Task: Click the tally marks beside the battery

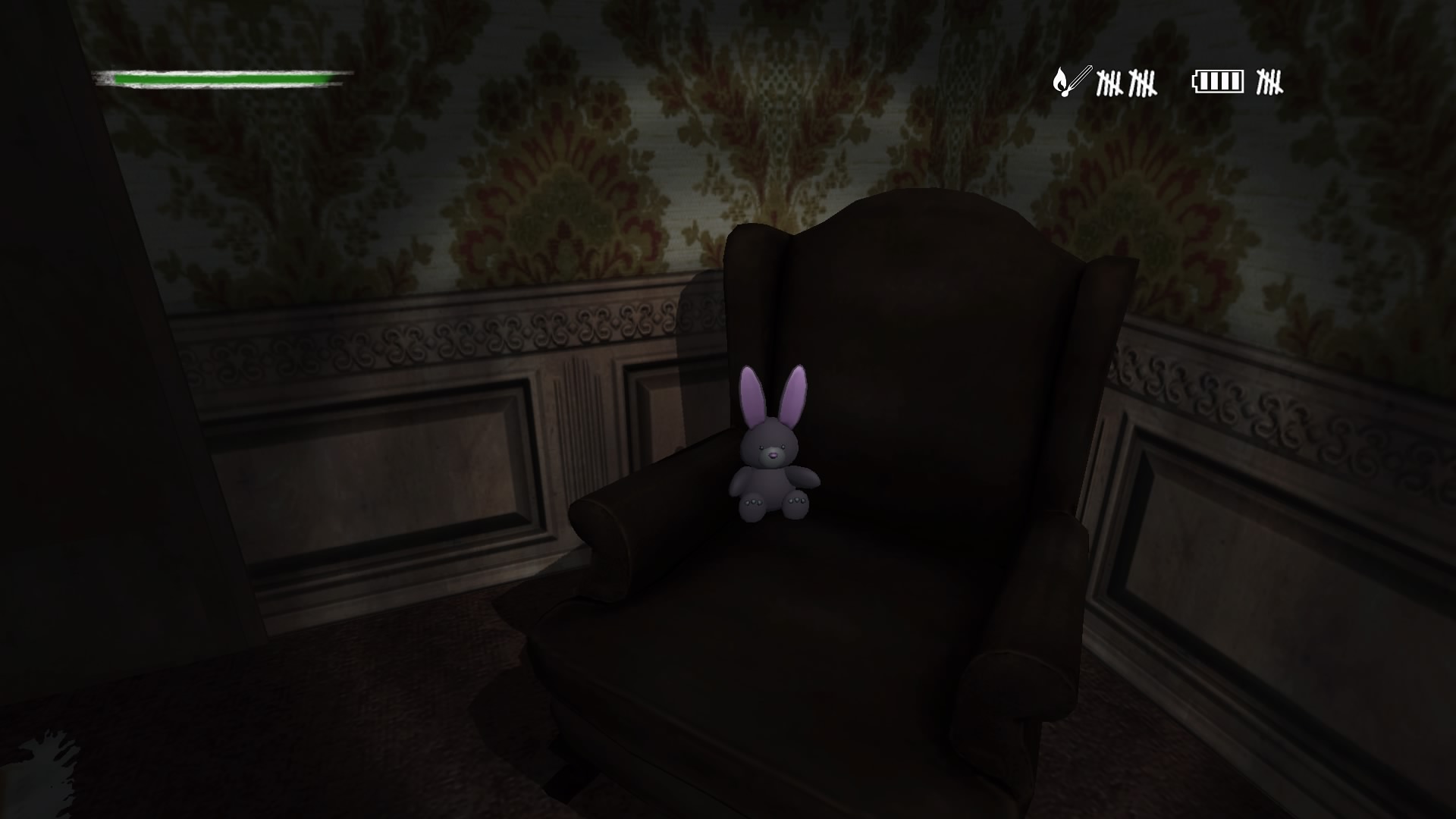Action: [x=1268, y=83]
